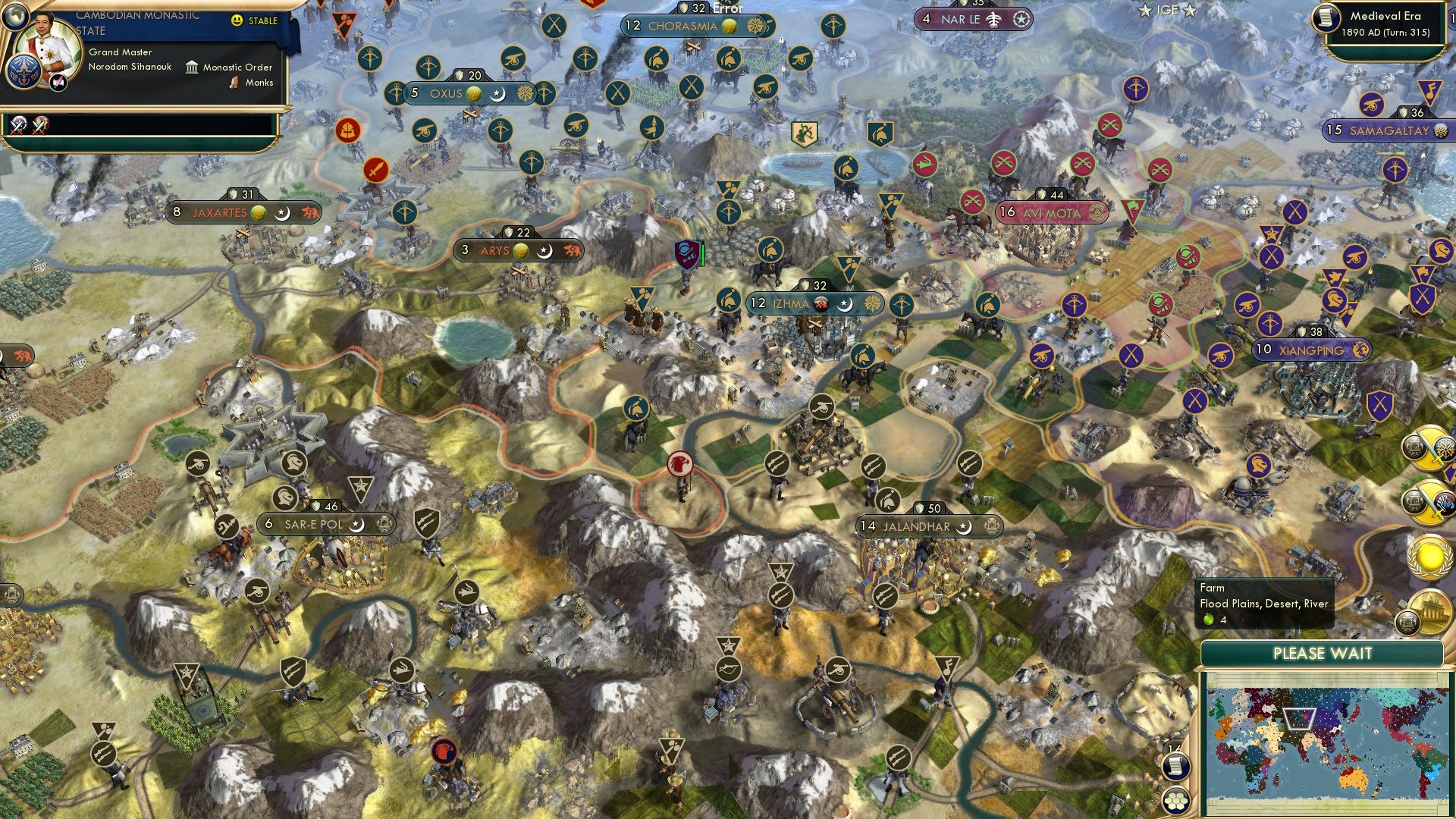This screenshot has width=1456, height=819.
Task: Click the crescent icon on Izhma's banner
Action: point(844,303)
